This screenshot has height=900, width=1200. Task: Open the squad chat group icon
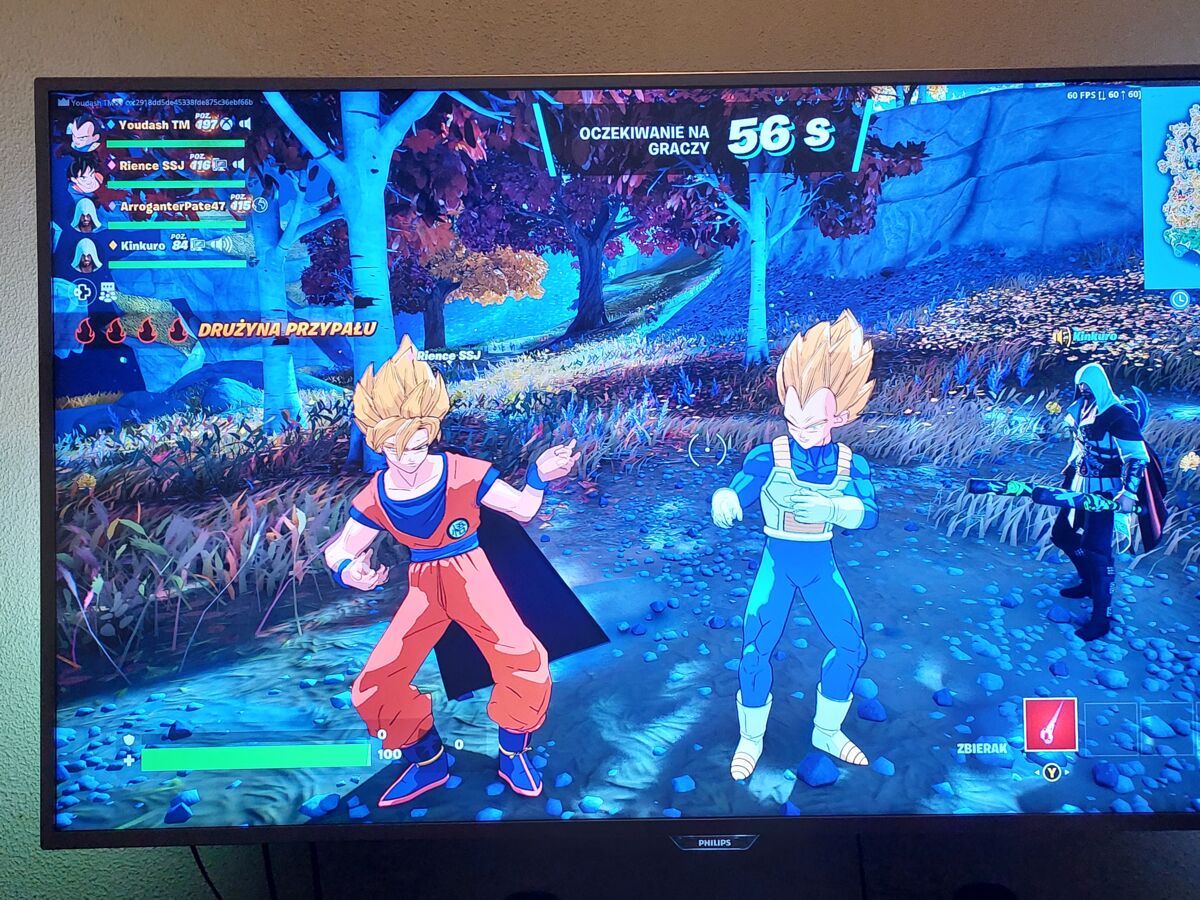[x=107, y=292]
